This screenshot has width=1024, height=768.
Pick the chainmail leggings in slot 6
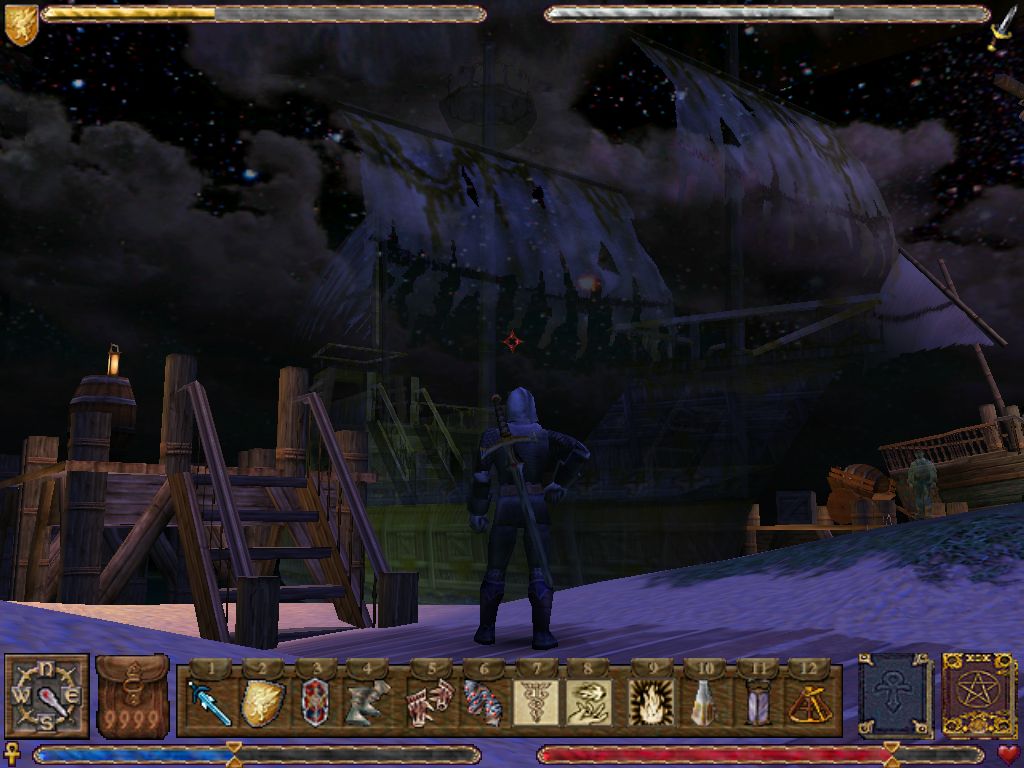[x=482, y=703]
